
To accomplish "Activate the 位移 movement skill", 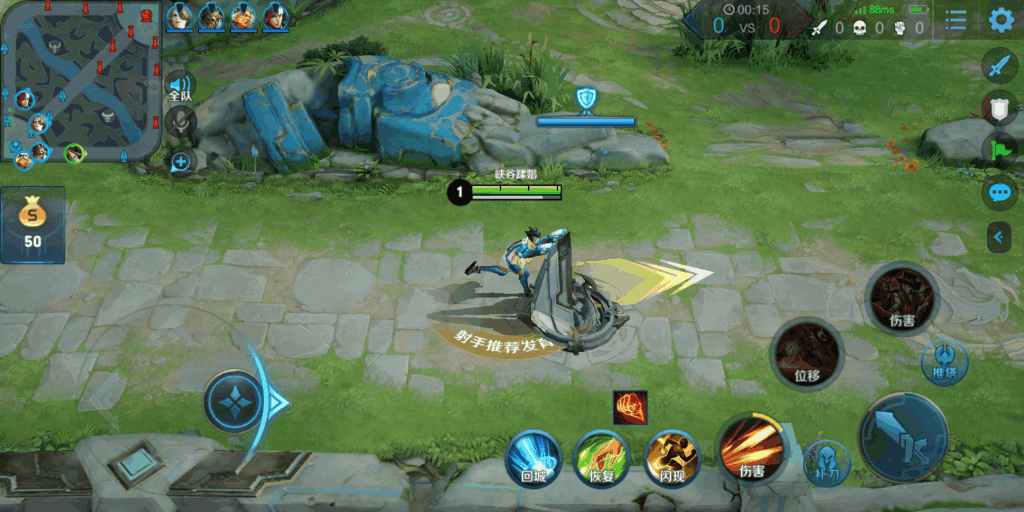I will (807, 354).
